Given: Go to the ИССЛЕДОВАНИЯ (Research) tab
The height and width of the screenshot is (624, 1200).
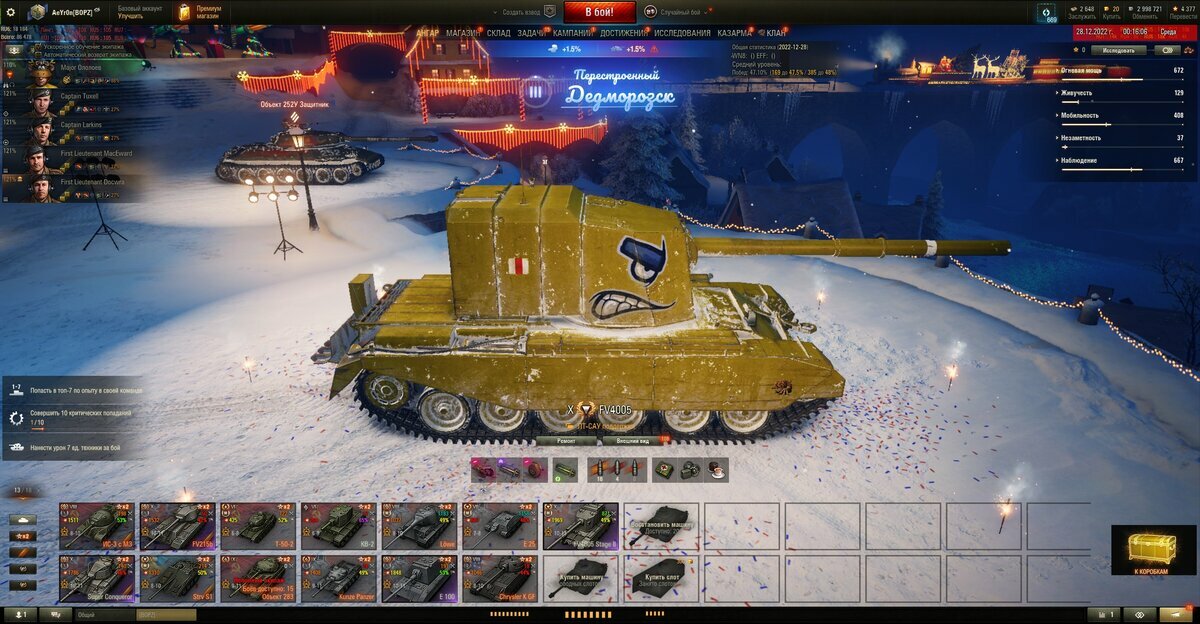Looking at the screenshot, I should click(x=683, y=33).
